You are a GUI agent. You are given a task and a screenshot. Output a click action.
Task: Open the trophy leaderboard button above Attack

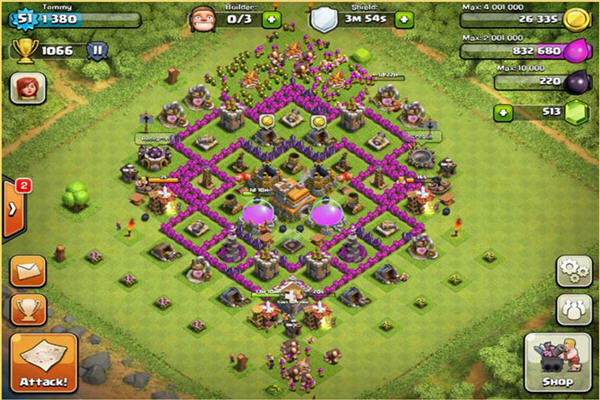point(29,308)
